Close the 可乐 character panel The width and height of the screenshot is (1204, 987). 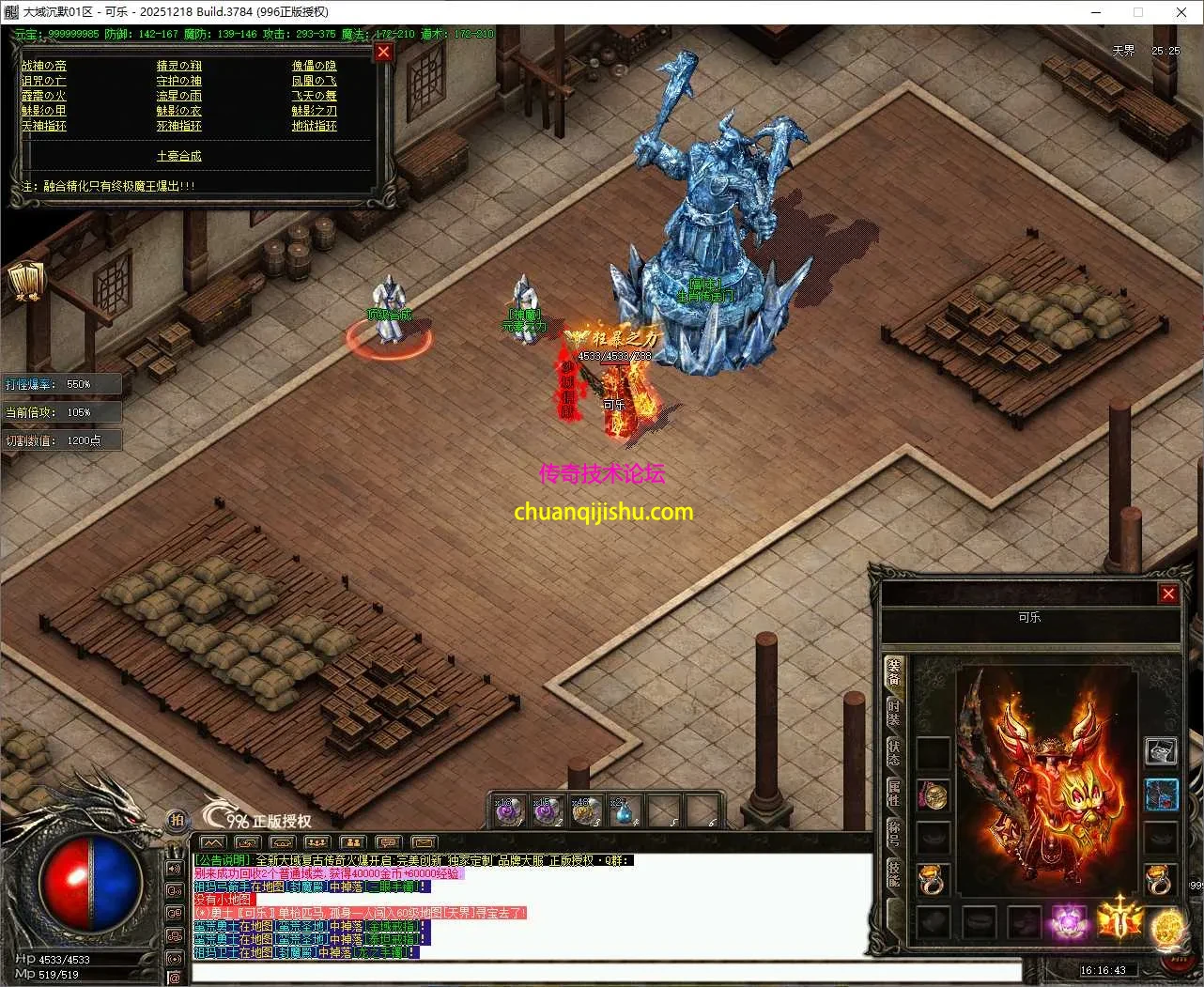coord(1168,594)
